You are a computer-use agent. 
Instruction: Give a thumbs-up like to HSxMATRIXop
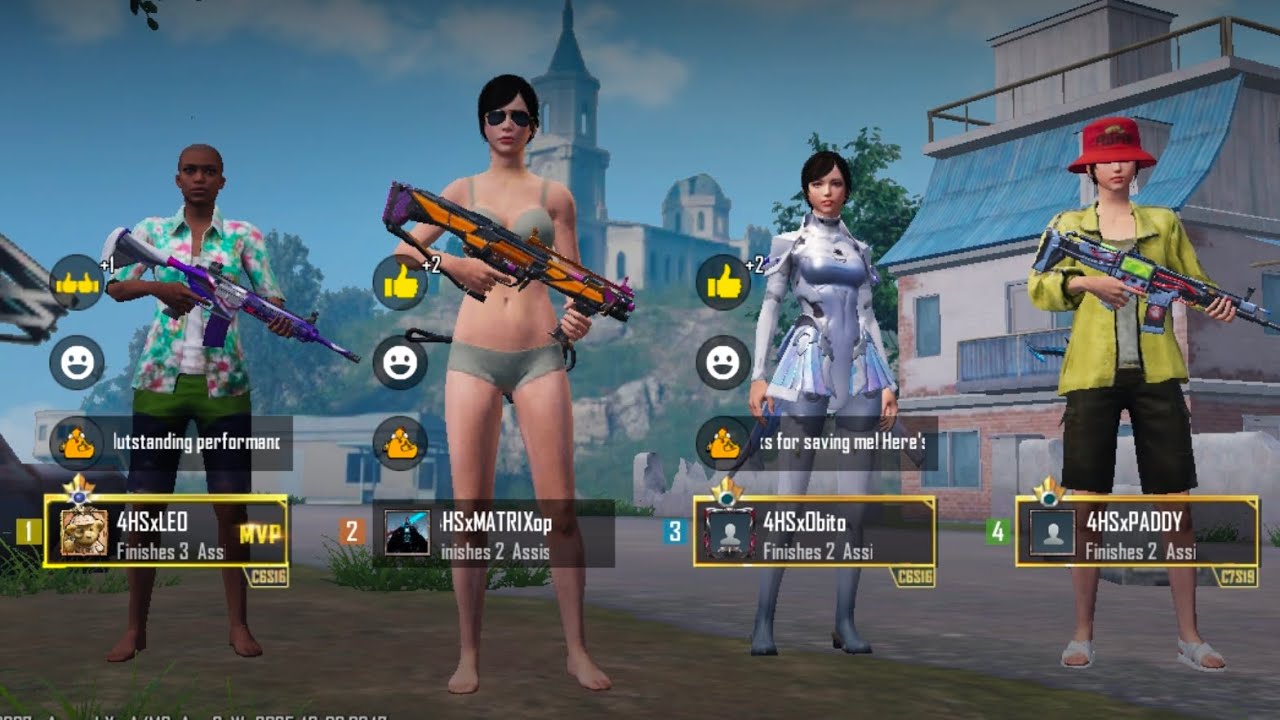(400, 283)
